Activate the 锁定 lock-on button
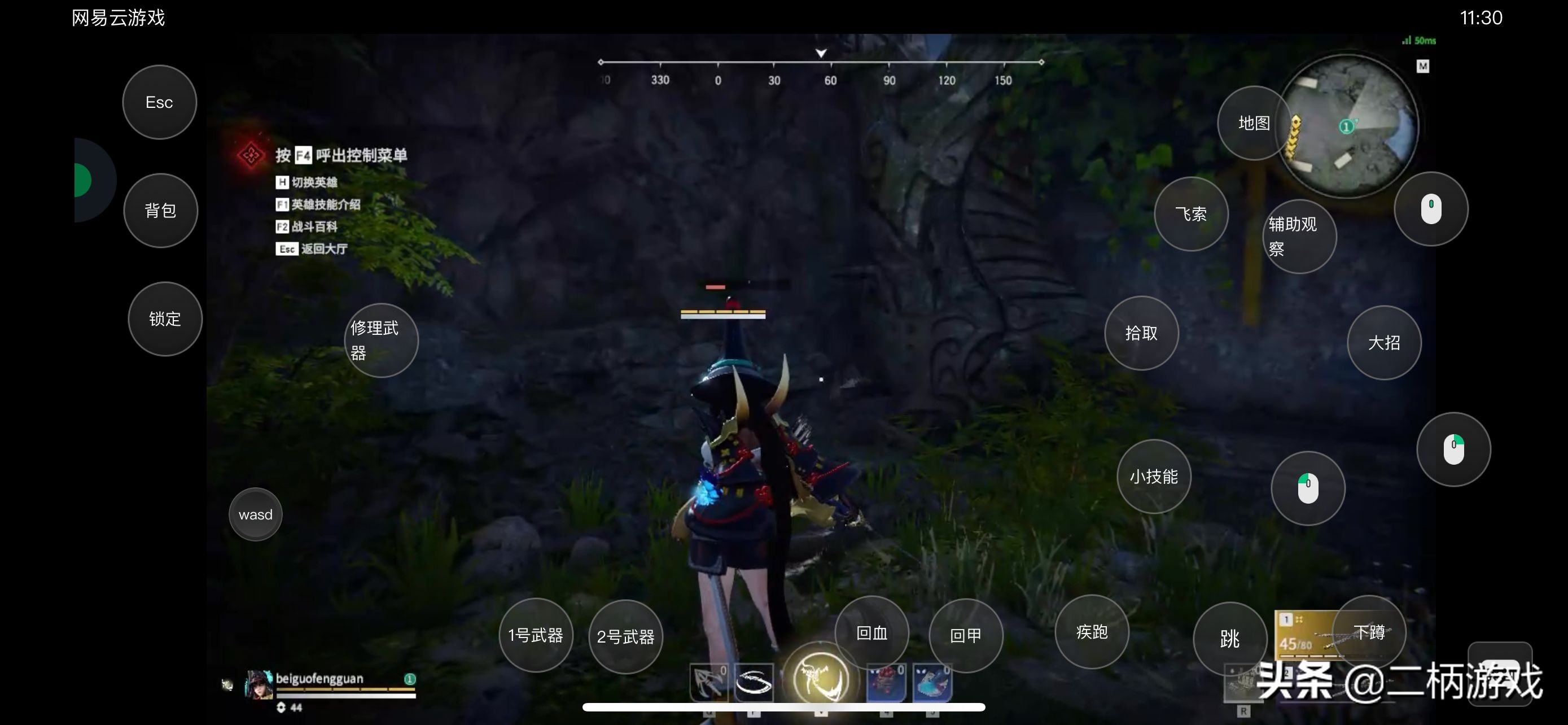The height and width of the screenshot is (725, 1568). tap(165, 319)
